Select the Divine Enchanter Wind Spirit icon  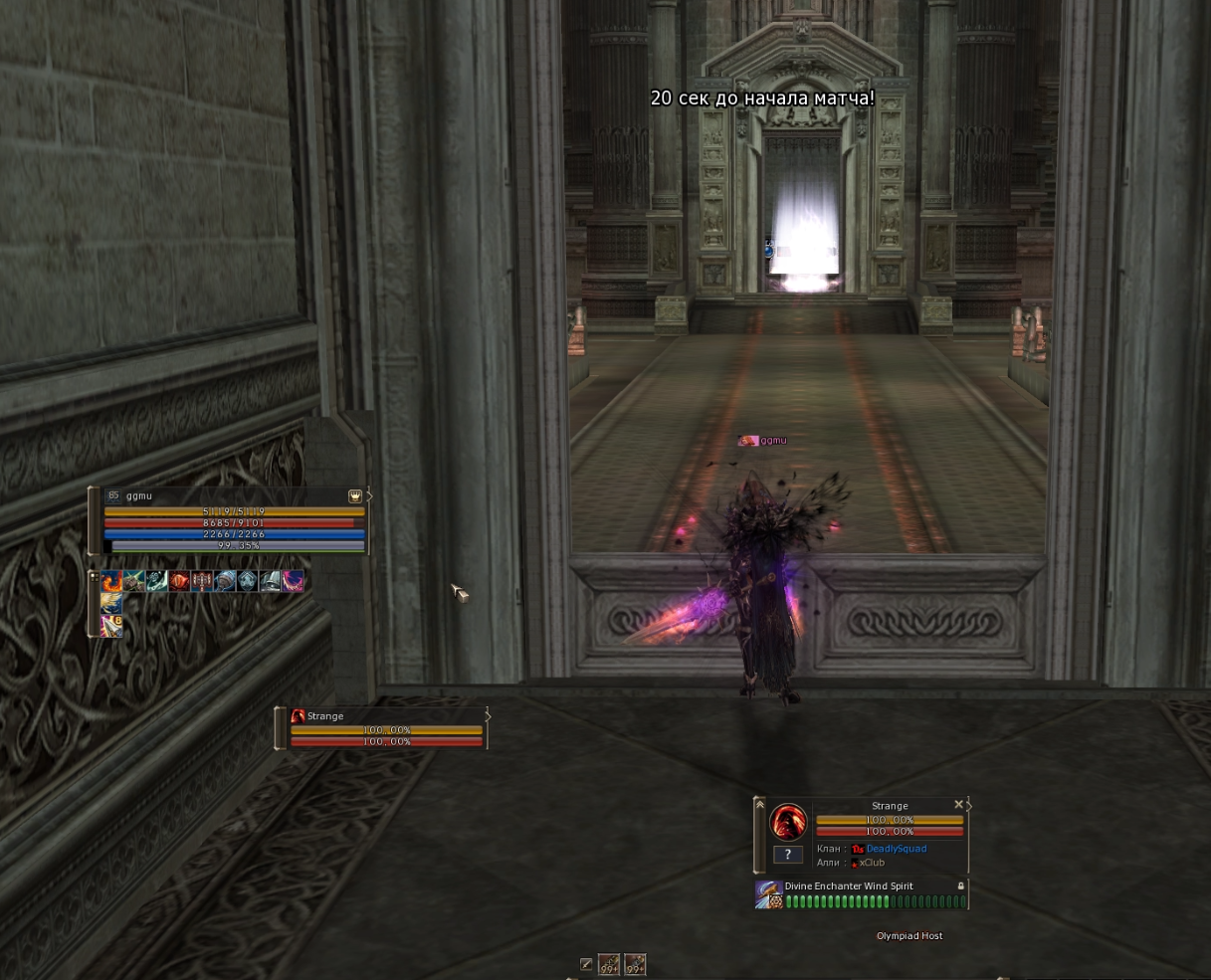click(x=768, y=893)
